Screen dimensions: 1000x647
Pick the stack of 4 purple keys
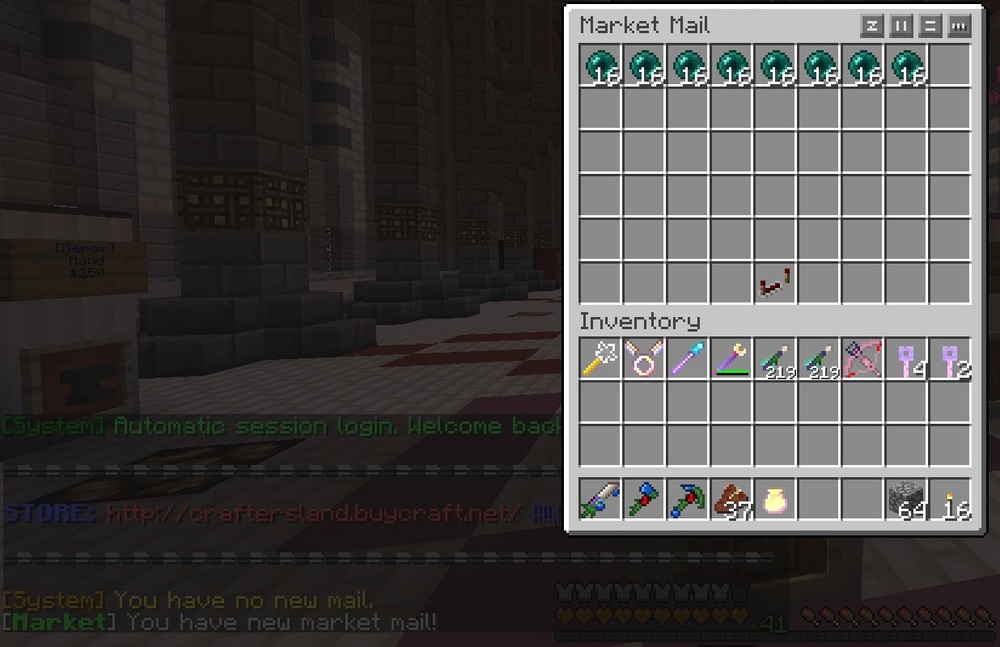906,359
